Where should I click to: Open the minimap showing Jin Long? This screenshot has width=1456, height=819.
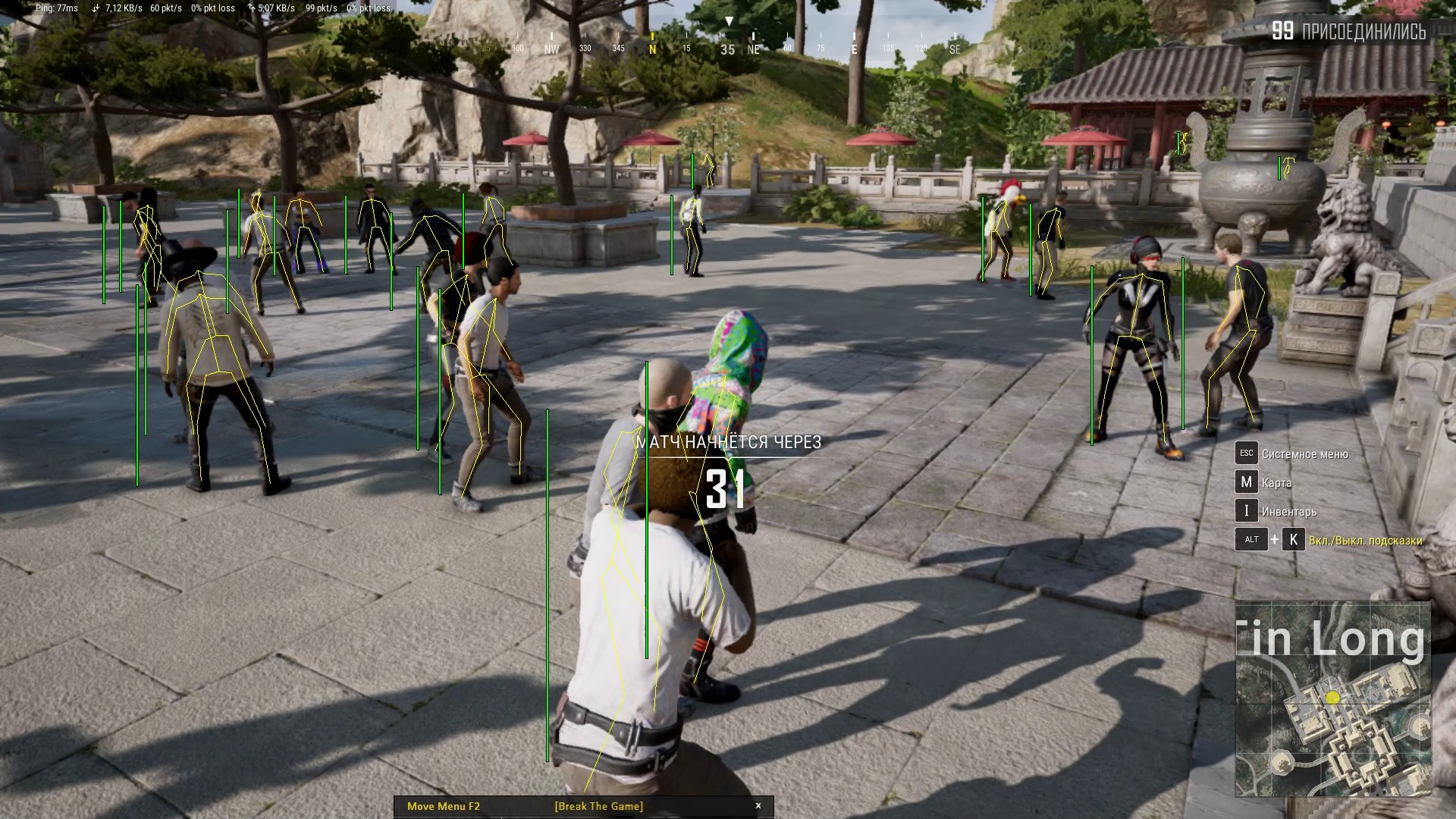[1332, 698]
